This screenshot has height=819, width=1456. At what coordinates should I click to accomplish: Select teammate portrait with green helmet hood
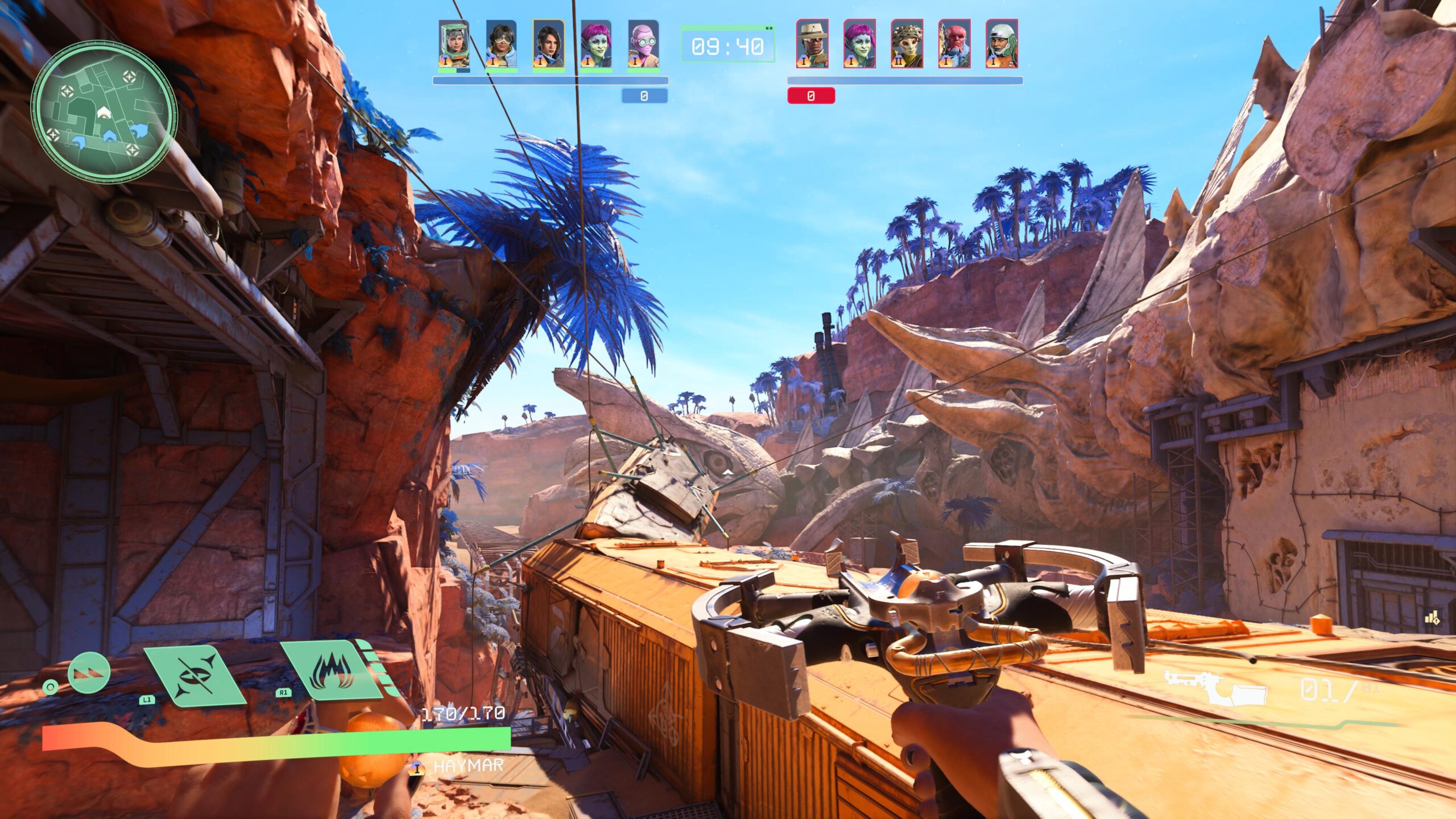454,44
